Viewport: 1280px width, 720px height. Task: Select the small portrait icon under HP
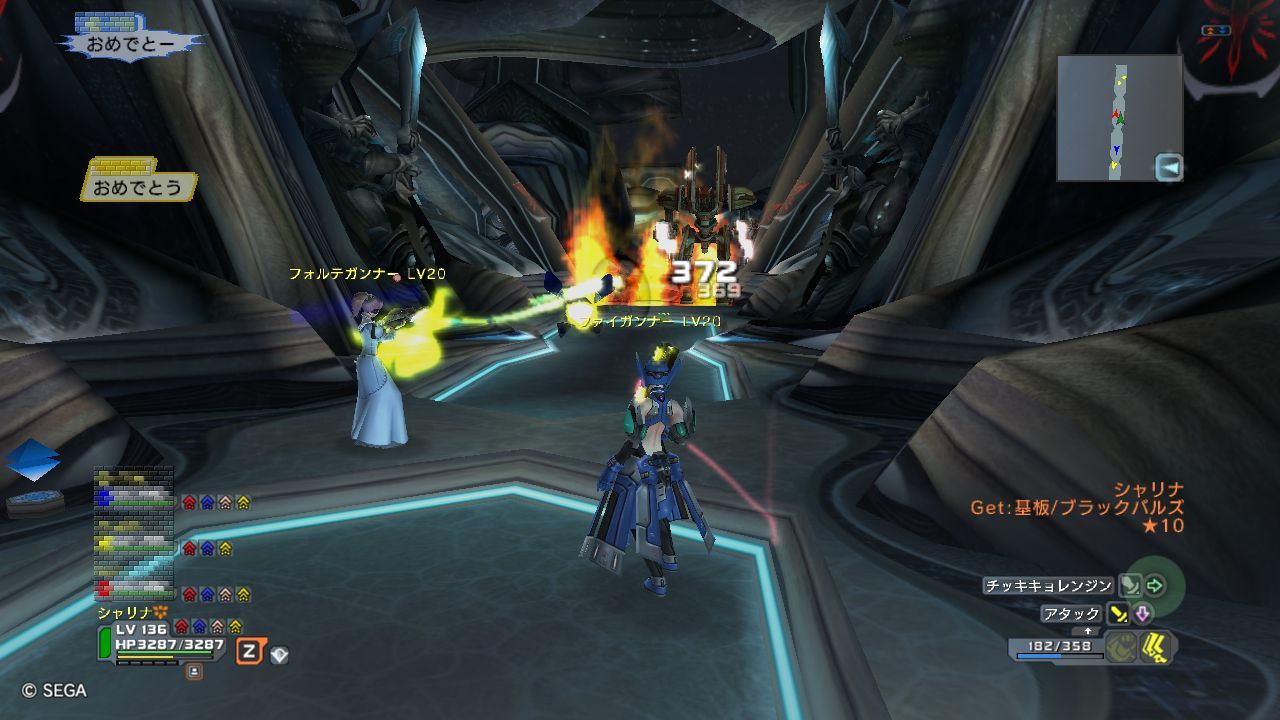point(194,671)
